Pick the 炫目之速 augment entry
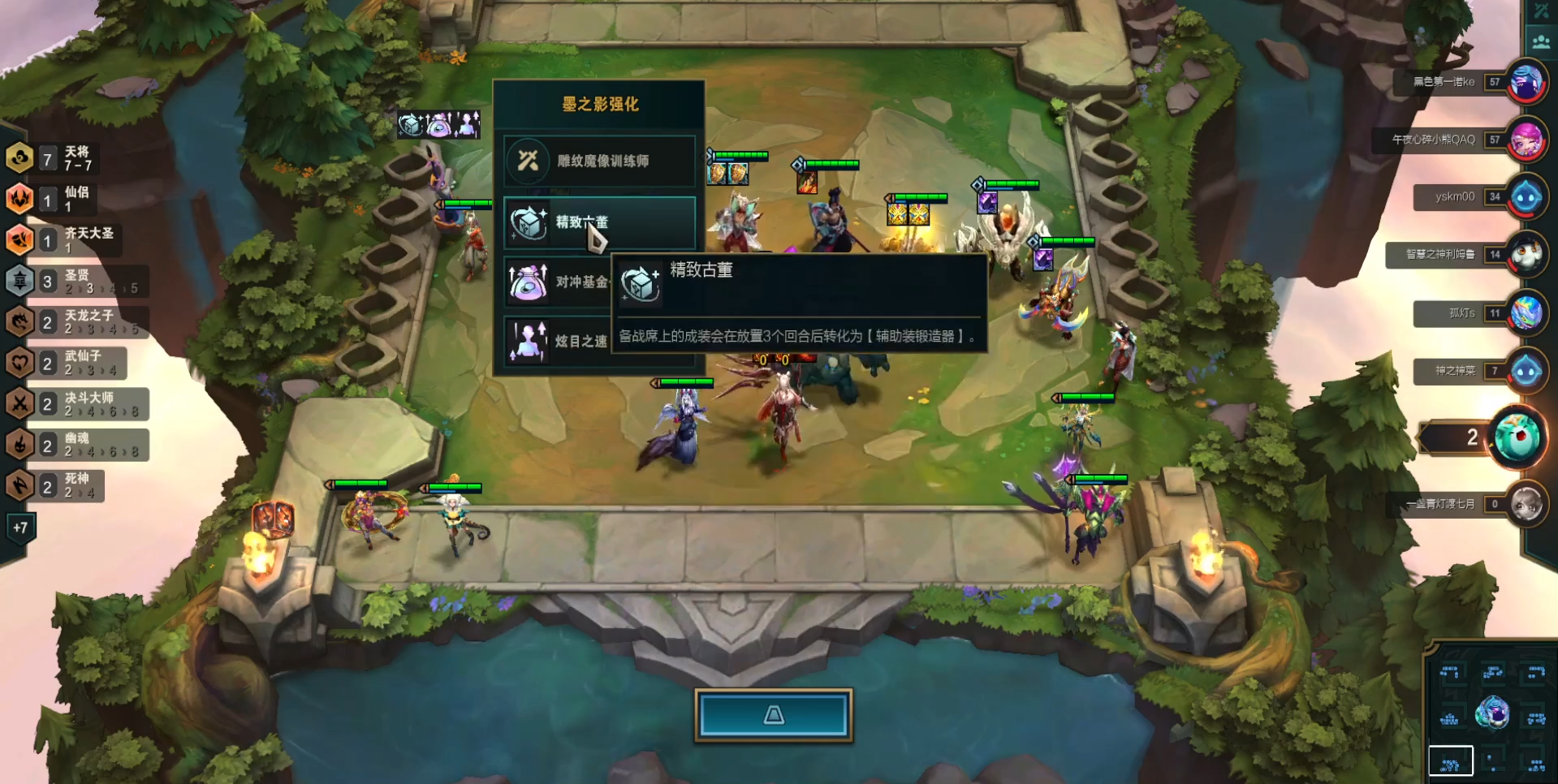This screenshot has width=1558, height=784. (559, 341)
